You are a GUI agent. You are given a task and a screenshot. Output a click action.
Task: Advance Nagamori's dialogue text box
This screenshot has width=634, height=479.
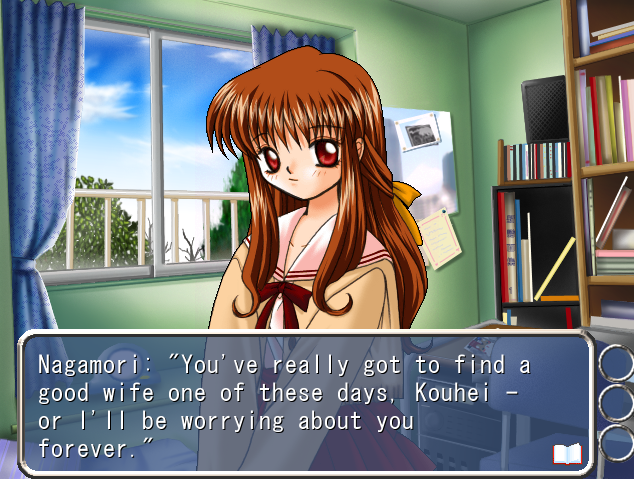click(x=300, y=405)
